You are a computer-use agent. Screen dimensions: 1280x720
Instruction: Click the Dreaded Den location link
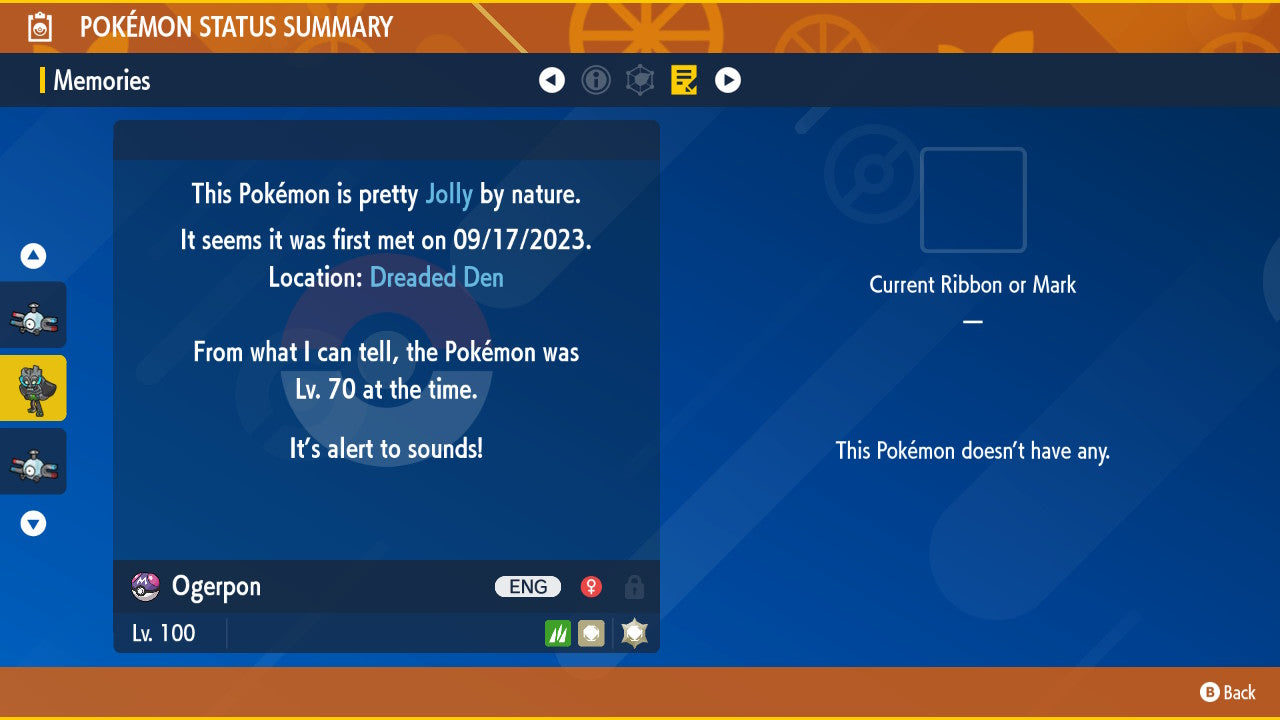(436, 277)
